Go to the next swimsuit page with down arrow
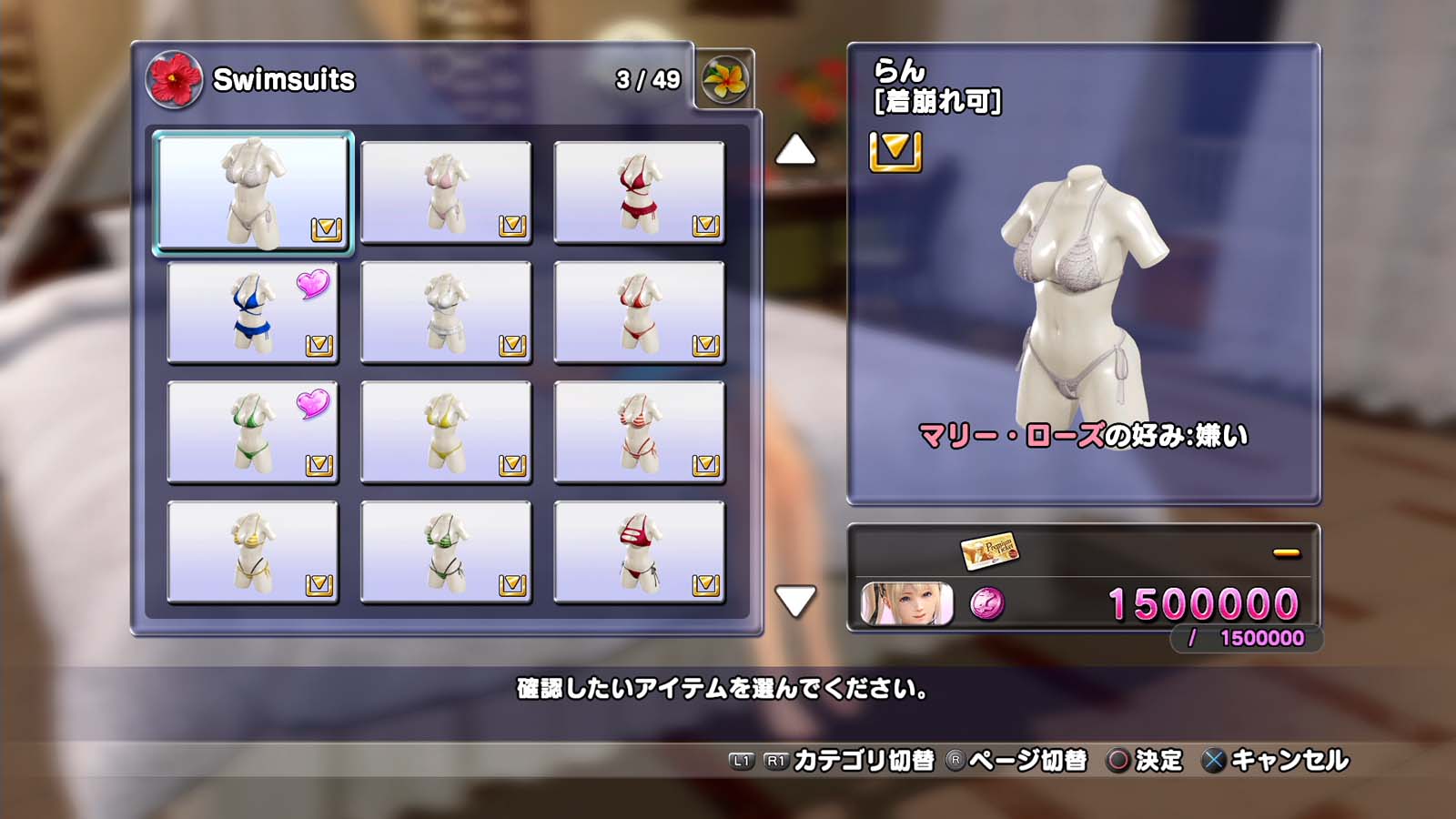This screenshot has height=819, width=1456. (x=795, y=601)
